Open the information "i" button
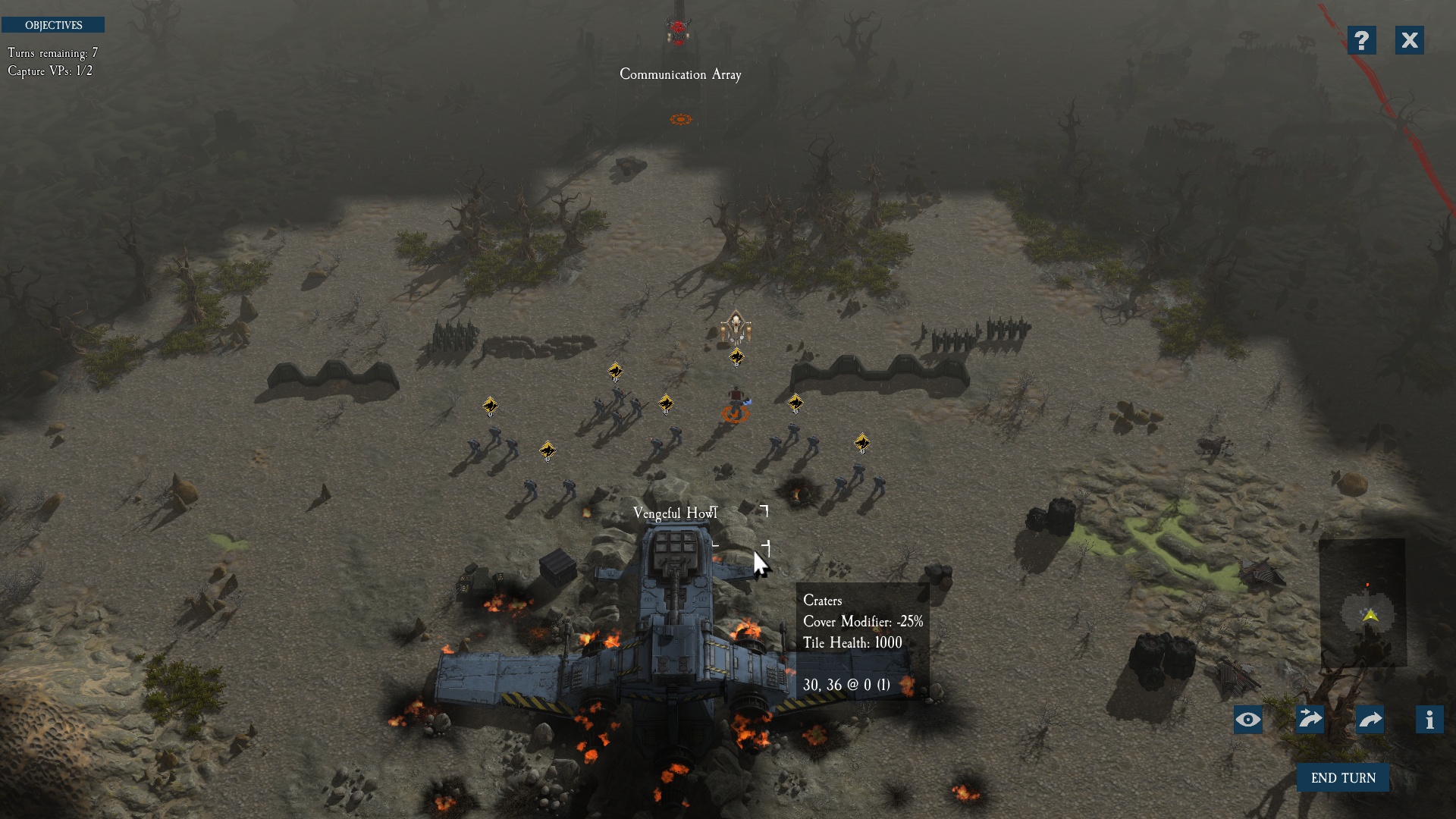1456x819 pixels. coord(1429,720)
